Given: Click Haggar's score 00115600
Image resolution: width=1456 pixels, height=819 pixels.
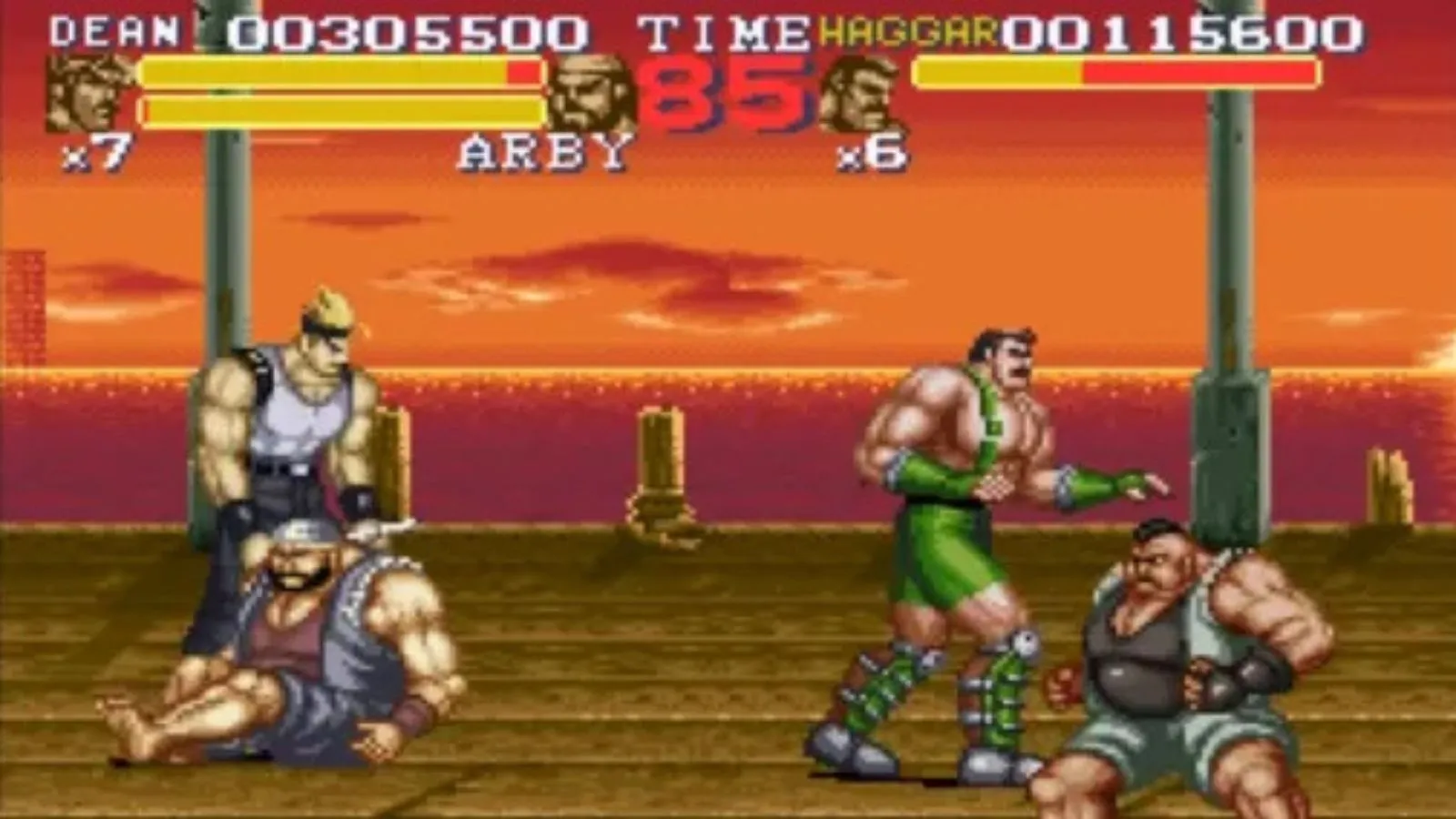Looking at the screenshot, I should [1183, 30].
